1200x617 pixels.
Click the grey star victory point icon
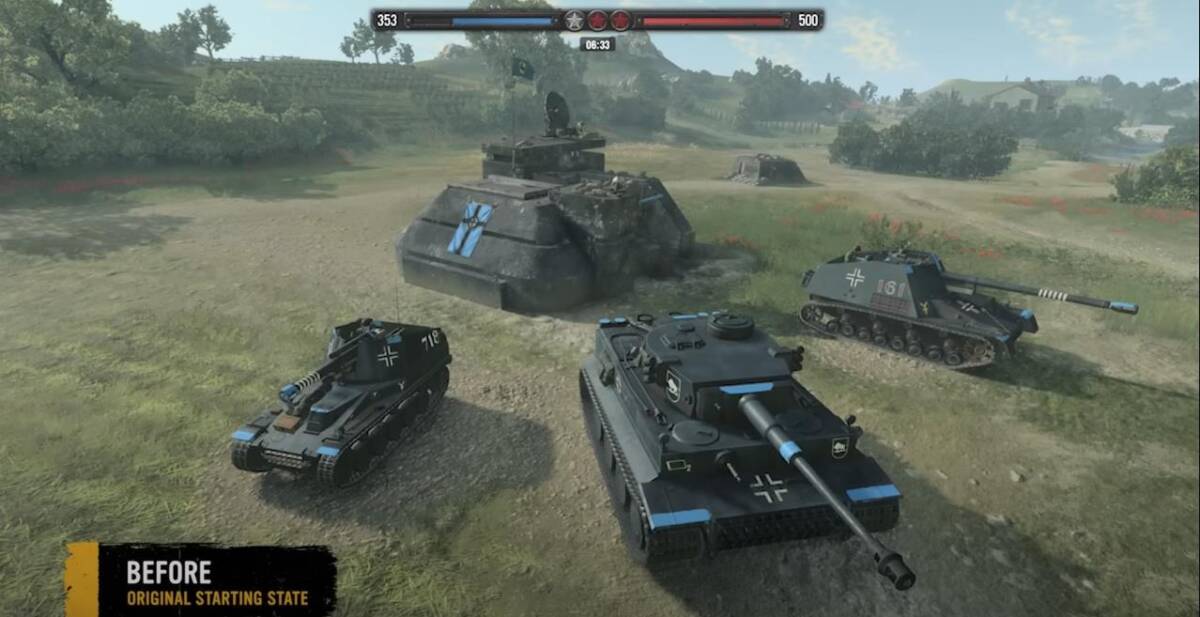574,20
